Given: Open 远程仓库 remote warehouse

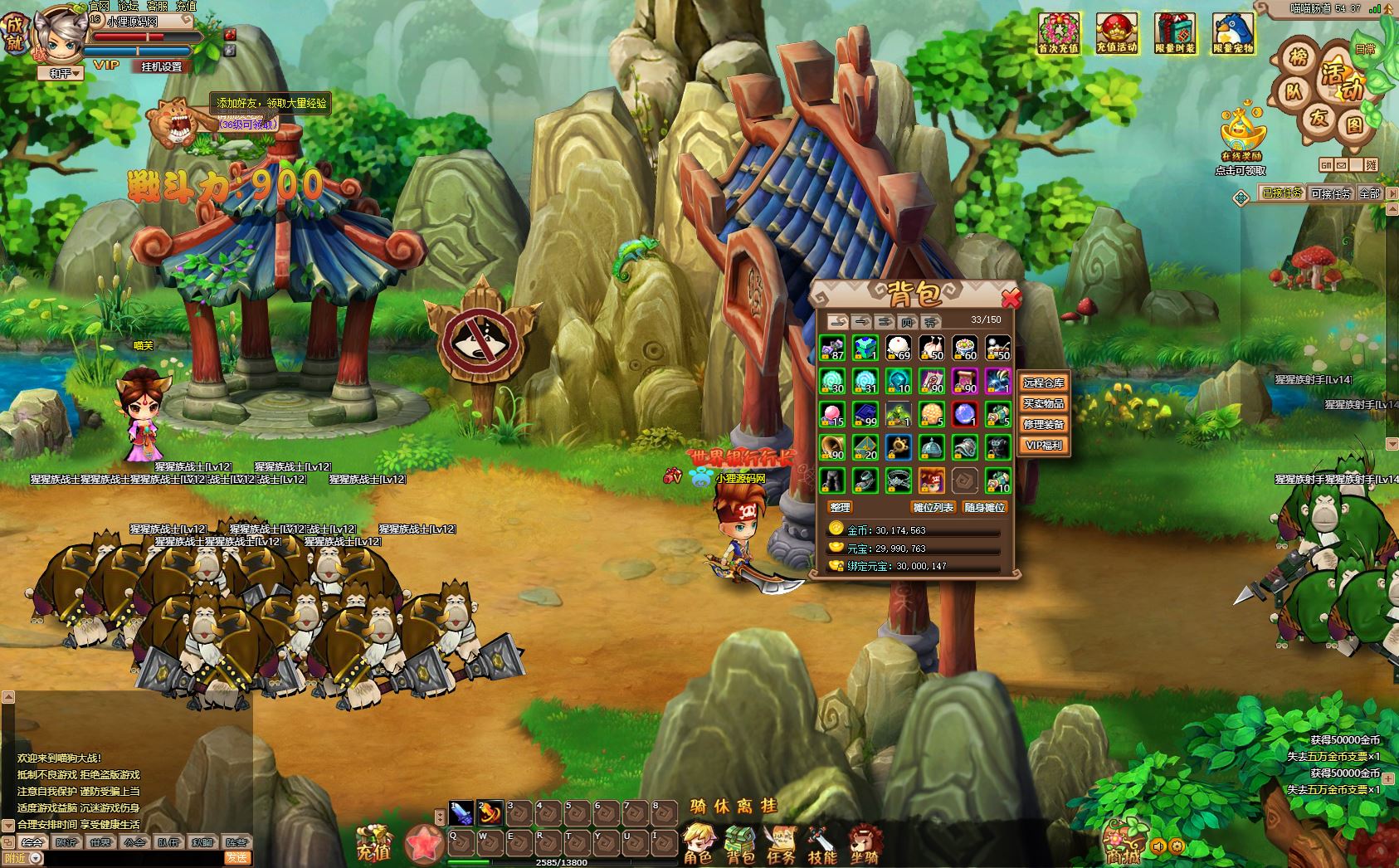Looking at the screenshot, I should [1043, 383].
